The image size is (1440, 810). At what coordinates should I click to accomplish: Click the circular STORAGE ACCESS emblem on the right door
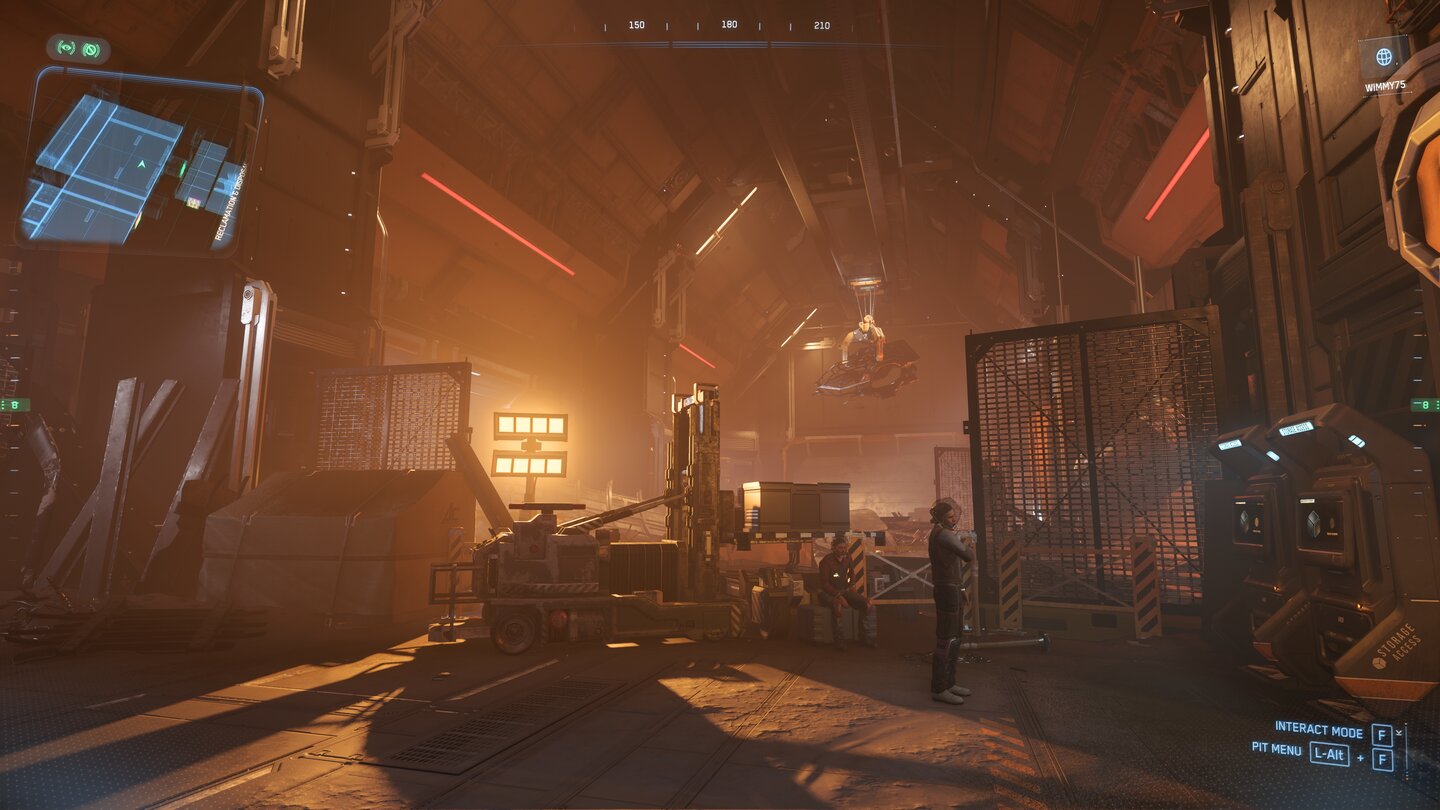tap(1378, 664)
